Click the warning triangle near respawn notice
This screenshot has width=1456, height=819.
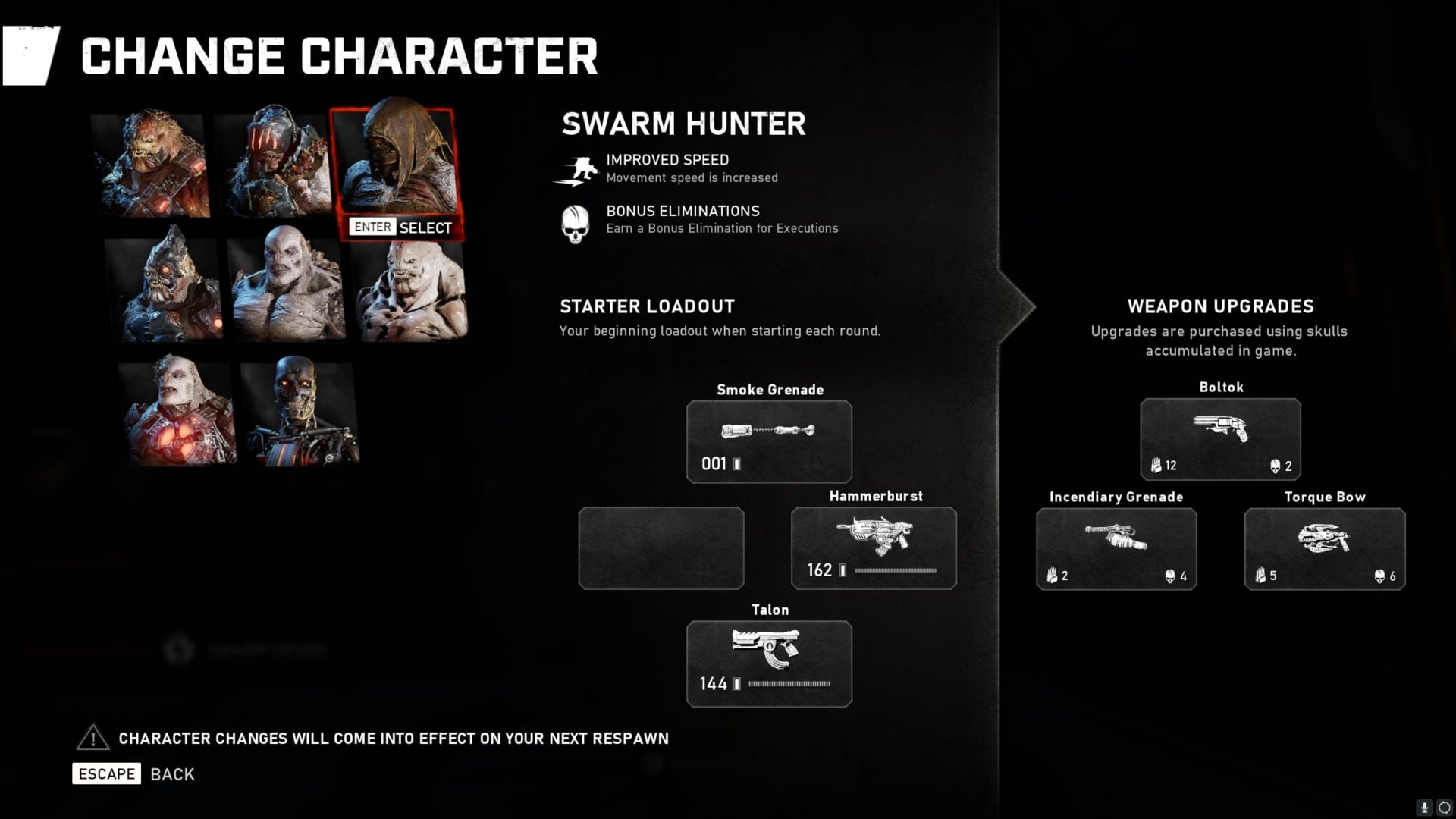(x=92, y=737)
